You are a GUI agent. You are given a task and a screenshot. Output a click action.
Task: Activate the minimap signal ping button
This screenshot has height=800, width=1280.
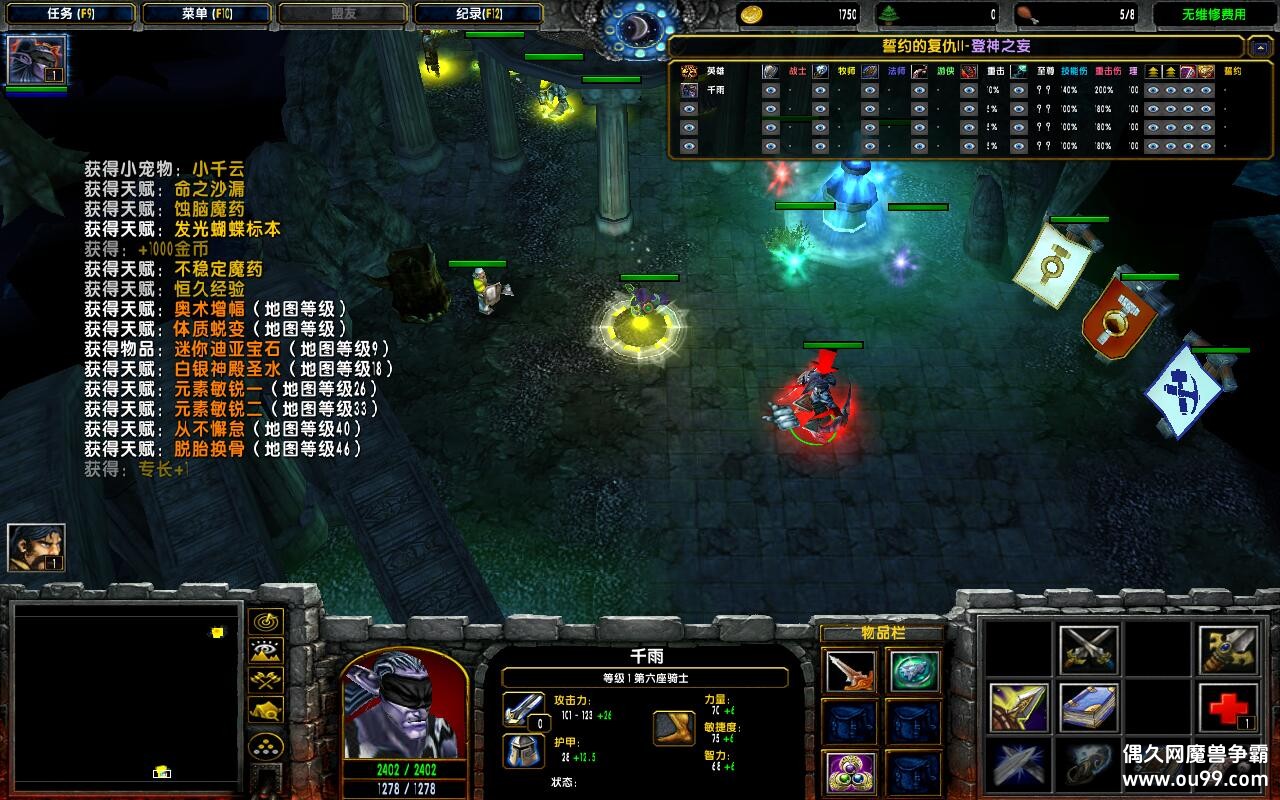click(266, 622)
